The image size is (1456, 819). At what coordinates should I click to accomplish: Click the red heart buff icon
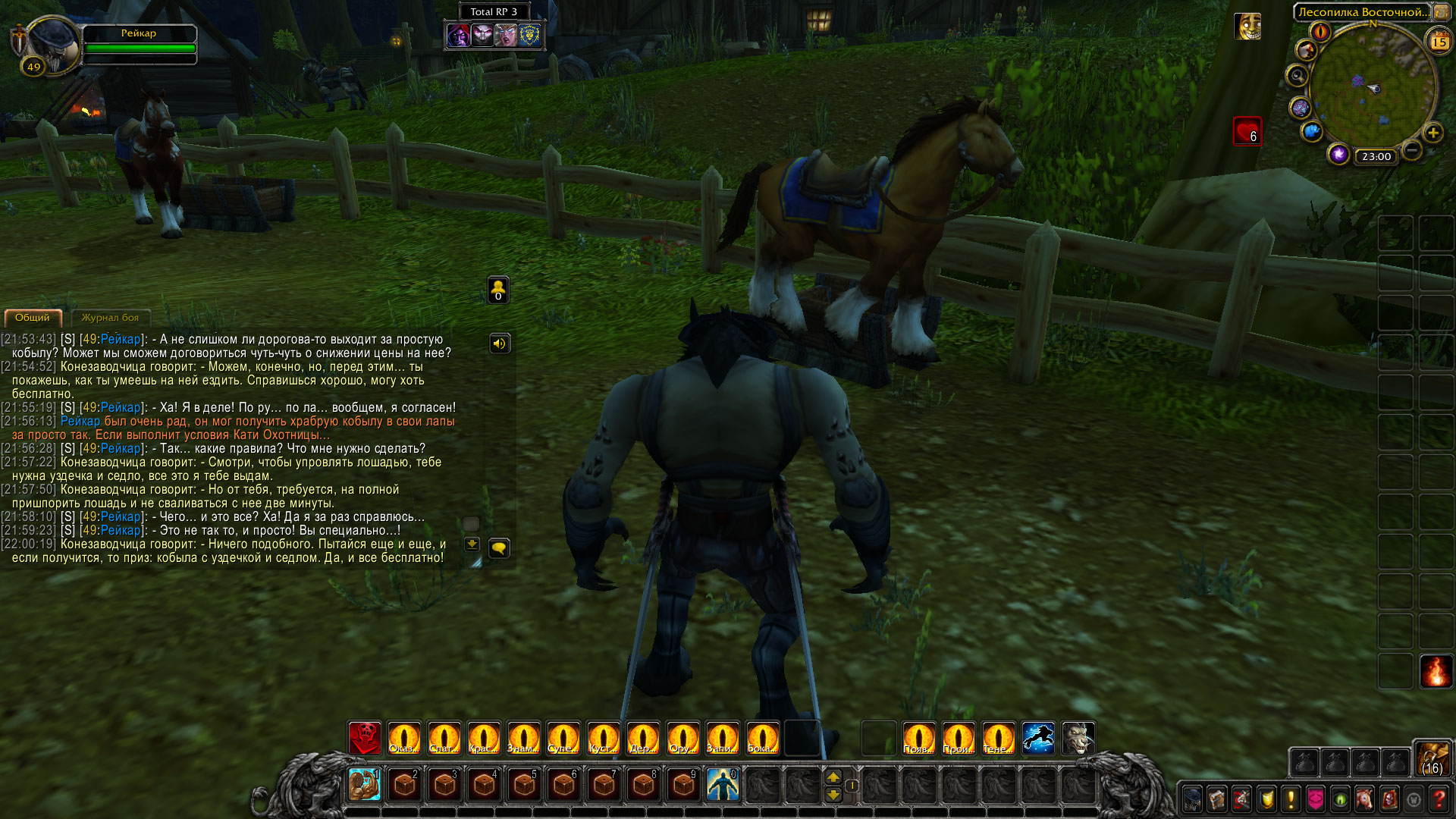point(1247,131)
